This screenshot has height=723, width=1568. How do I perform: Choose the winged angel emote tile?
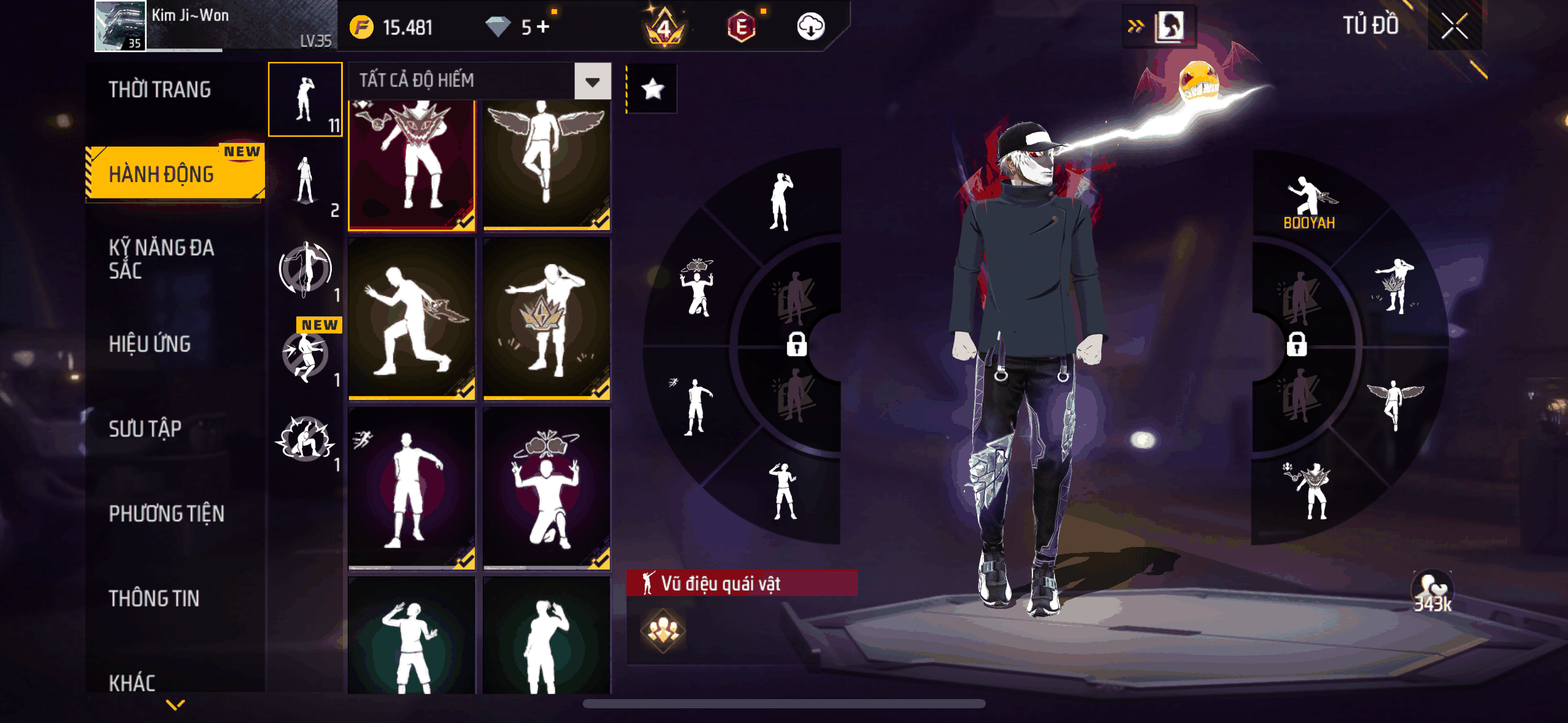pos(546,164)
